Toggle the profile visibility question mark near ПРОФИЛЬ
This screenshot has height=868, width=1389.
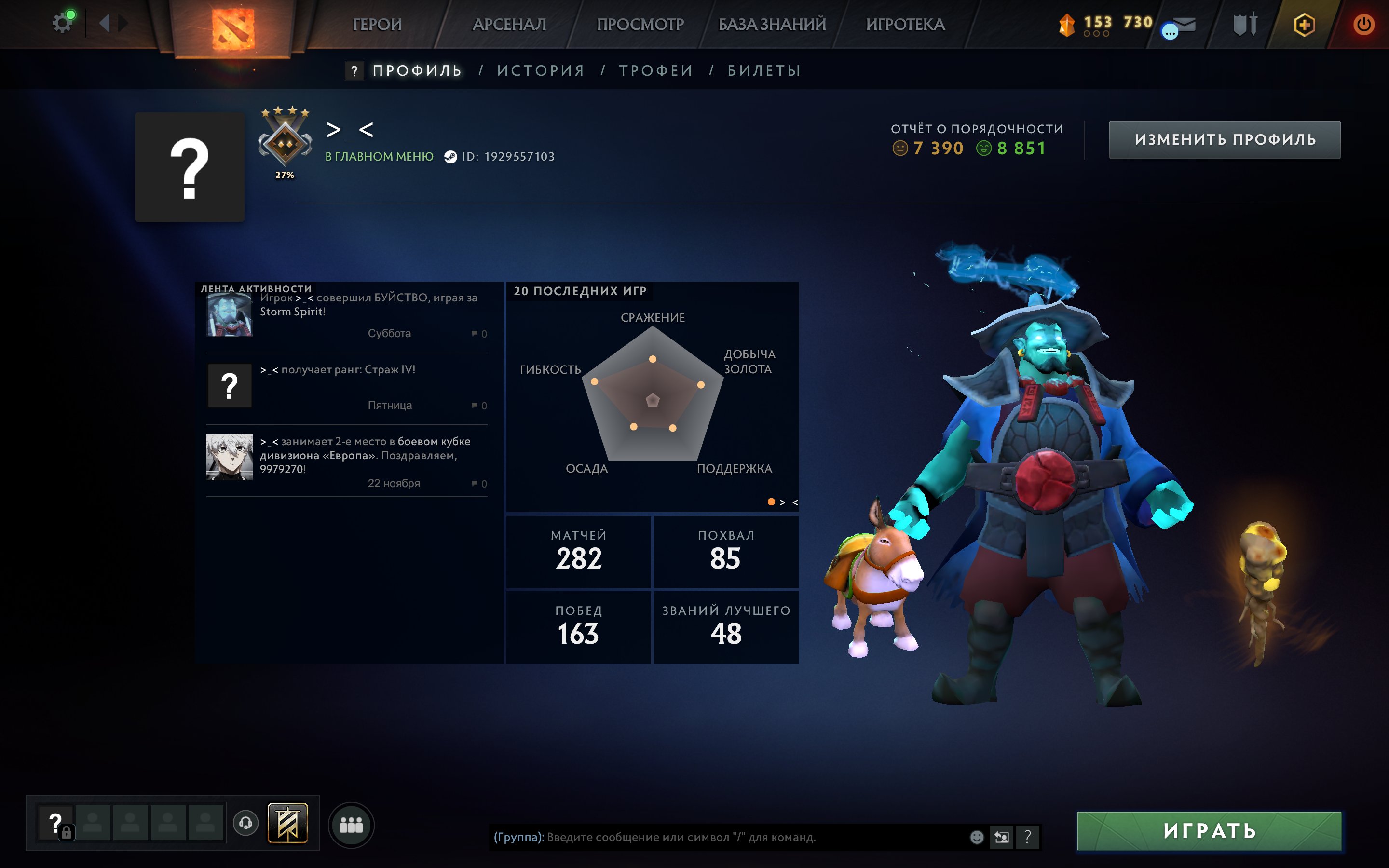tap(354, 70)
